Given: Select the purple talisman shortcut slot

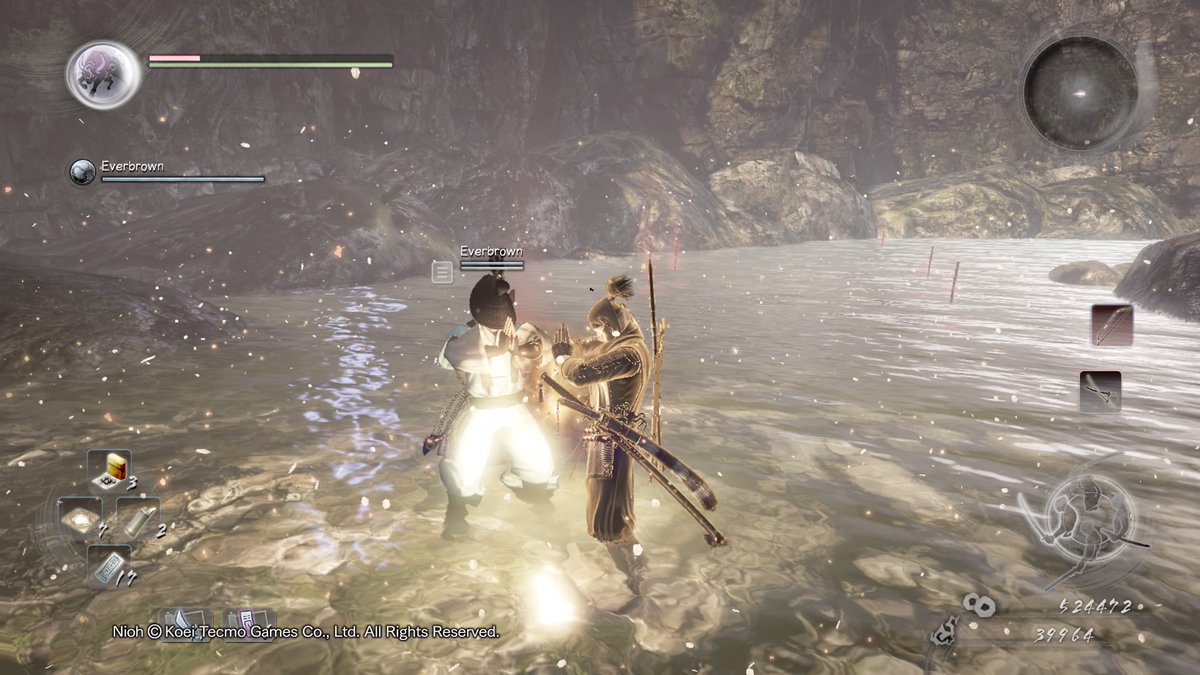Looking at the screenshot, I should (x=249, y=622).
